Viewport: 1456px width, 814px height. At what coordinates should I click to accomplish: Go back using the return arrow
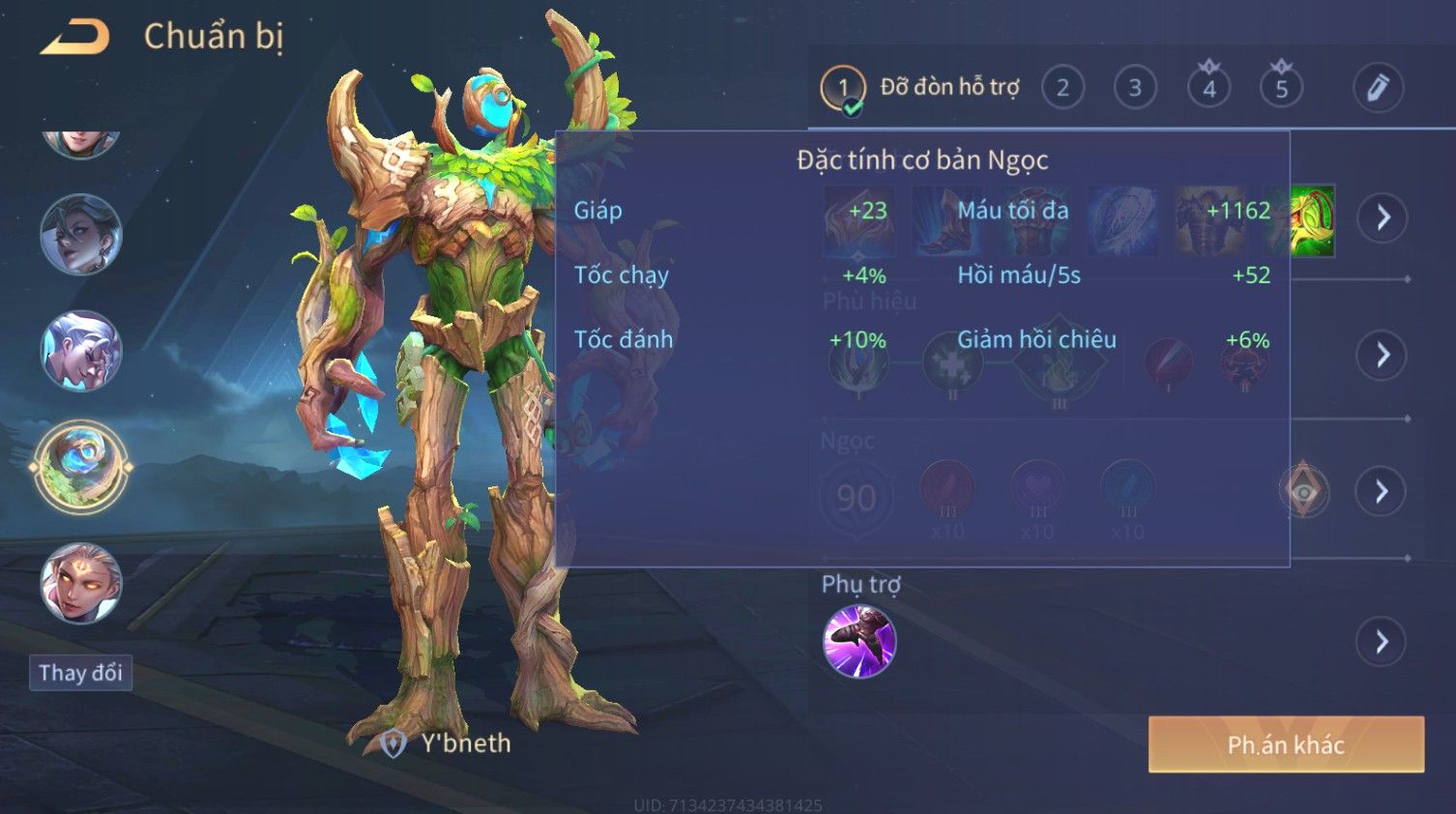[74, 37]
